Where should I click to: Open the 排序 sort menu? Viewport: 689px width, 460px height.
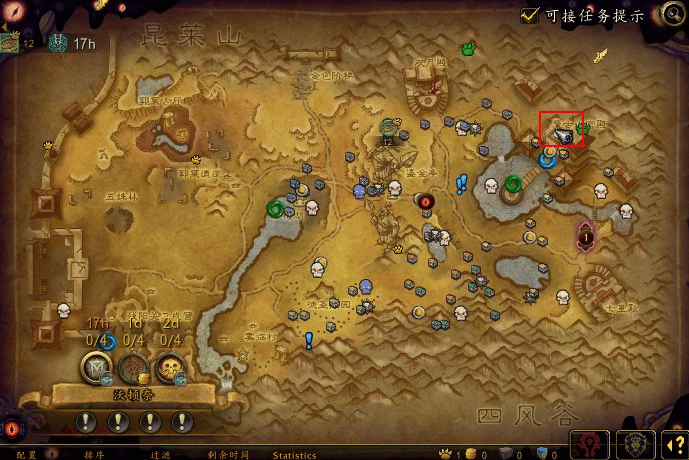81,454
